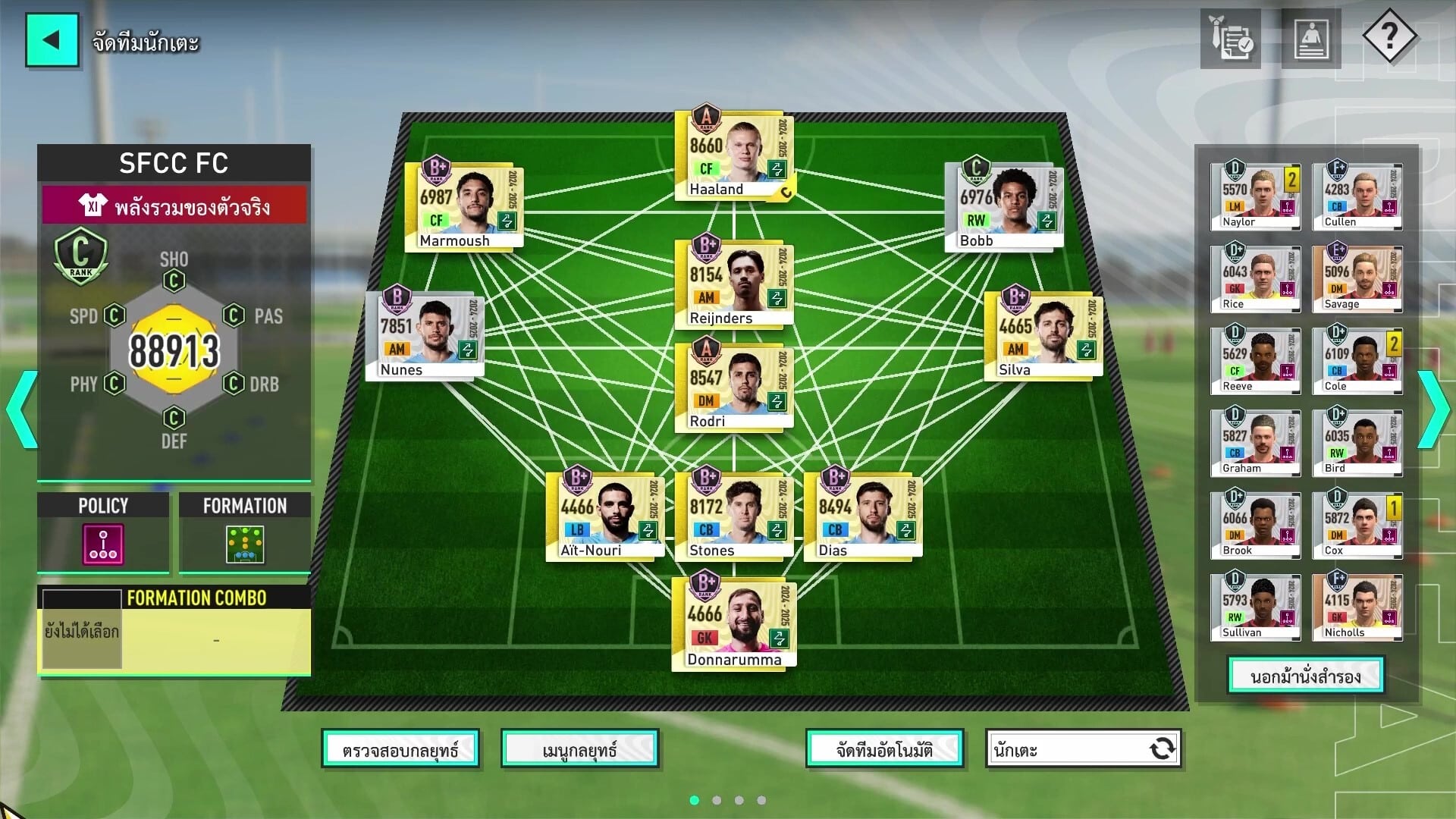The height and width of the screenshot is (819, 1456).
Task: Select Donnarumma the goalkeeper card
Action: [733, 623]
